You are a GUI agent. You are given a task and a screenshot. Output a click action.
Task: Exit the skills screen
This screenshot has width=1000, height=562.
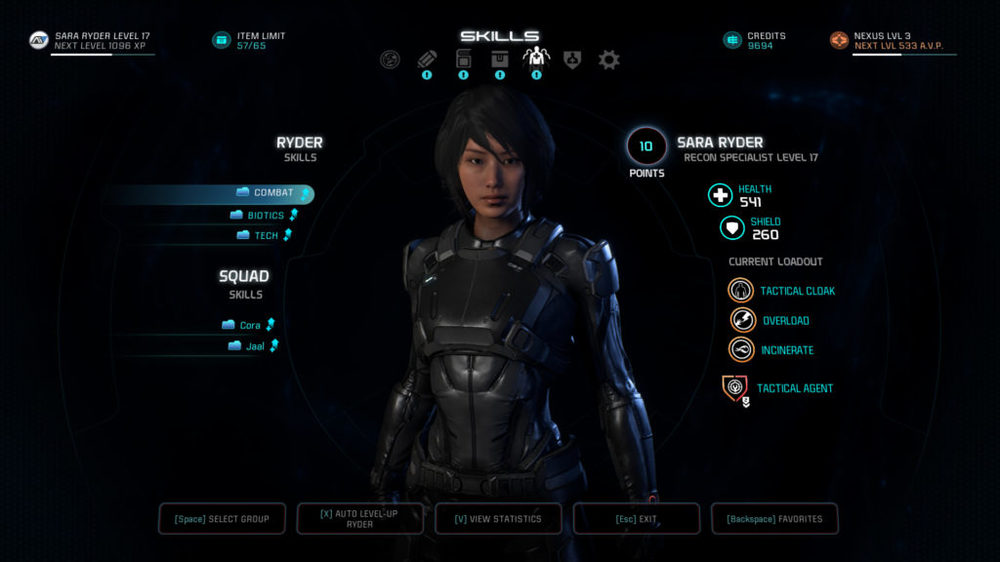point(636,519)
